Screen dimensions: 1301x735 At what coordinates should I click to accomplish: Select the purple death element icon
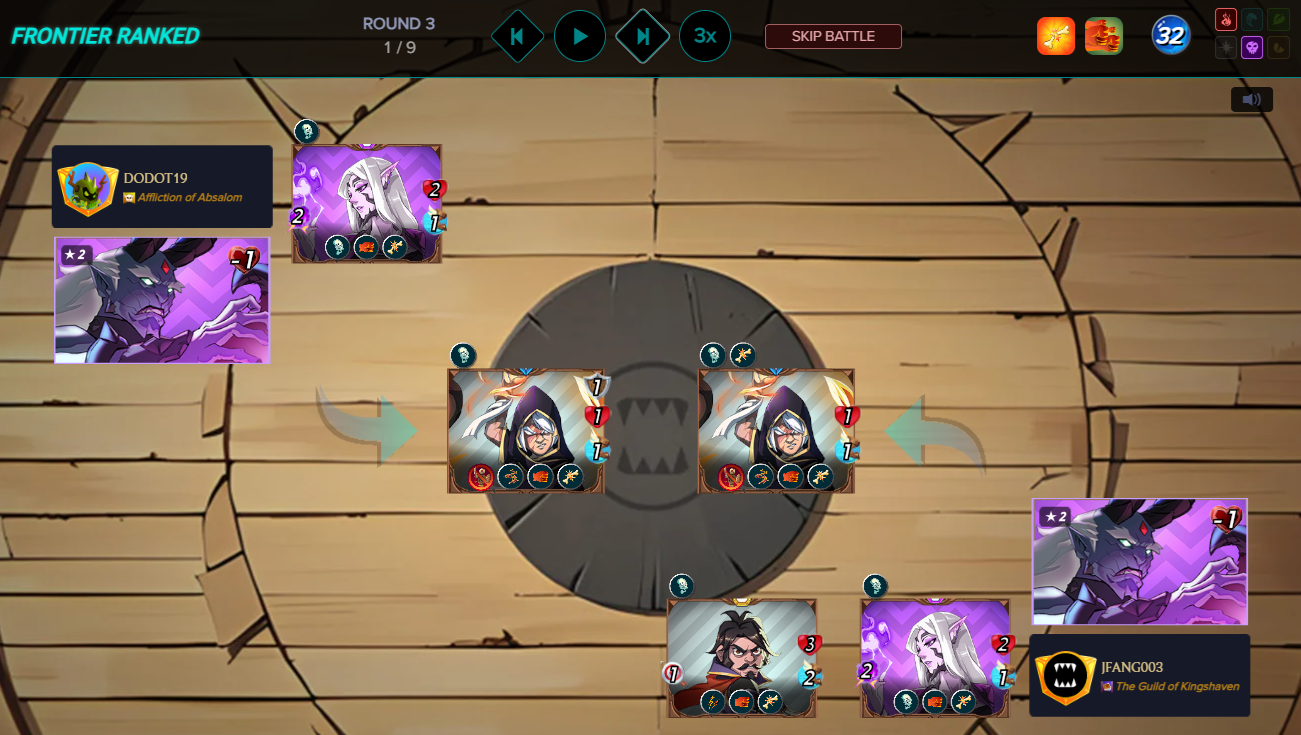[1252, 47]
